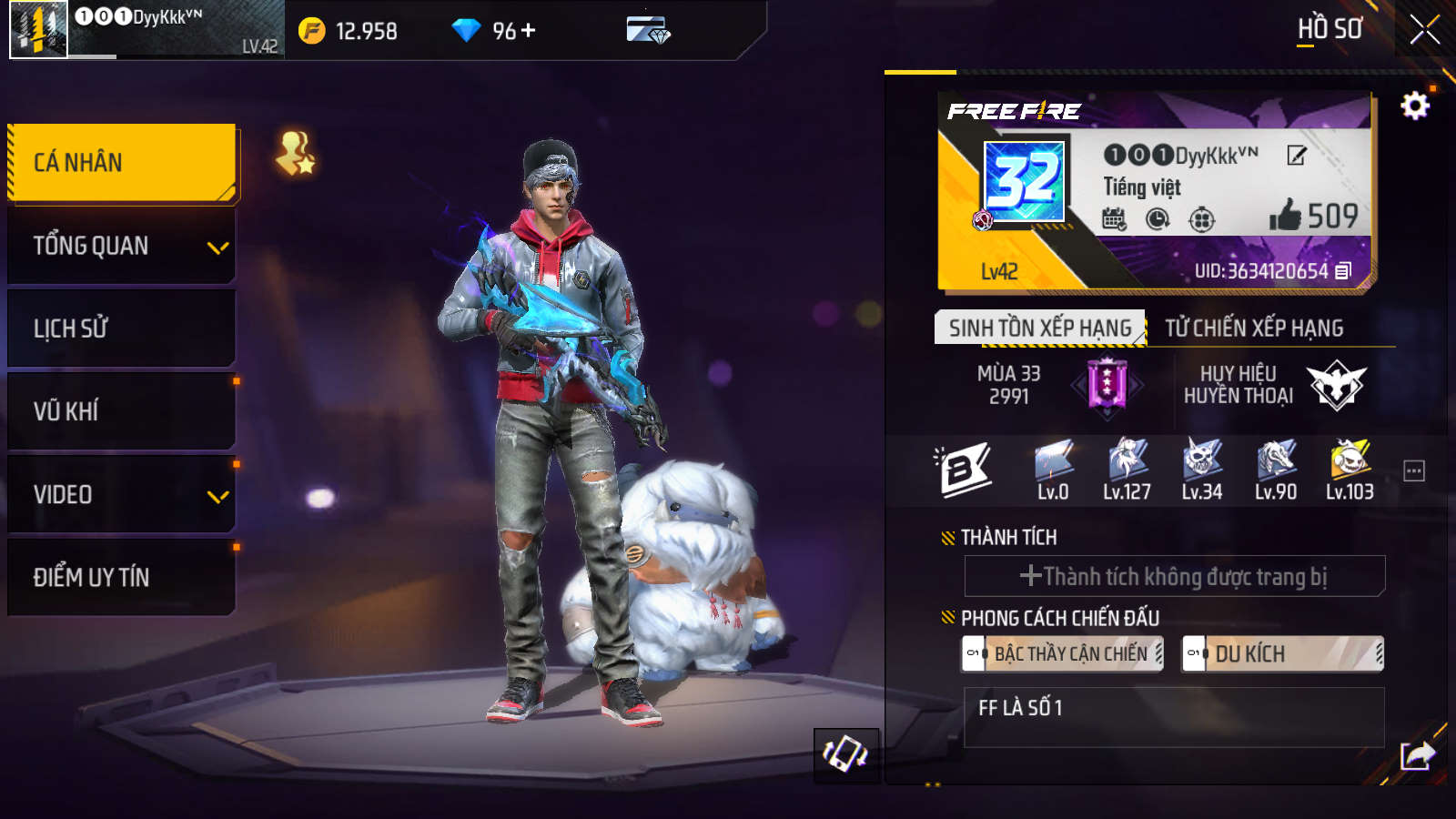Expand the TỔNG QUAN section chevron

[x=217, y=247]
